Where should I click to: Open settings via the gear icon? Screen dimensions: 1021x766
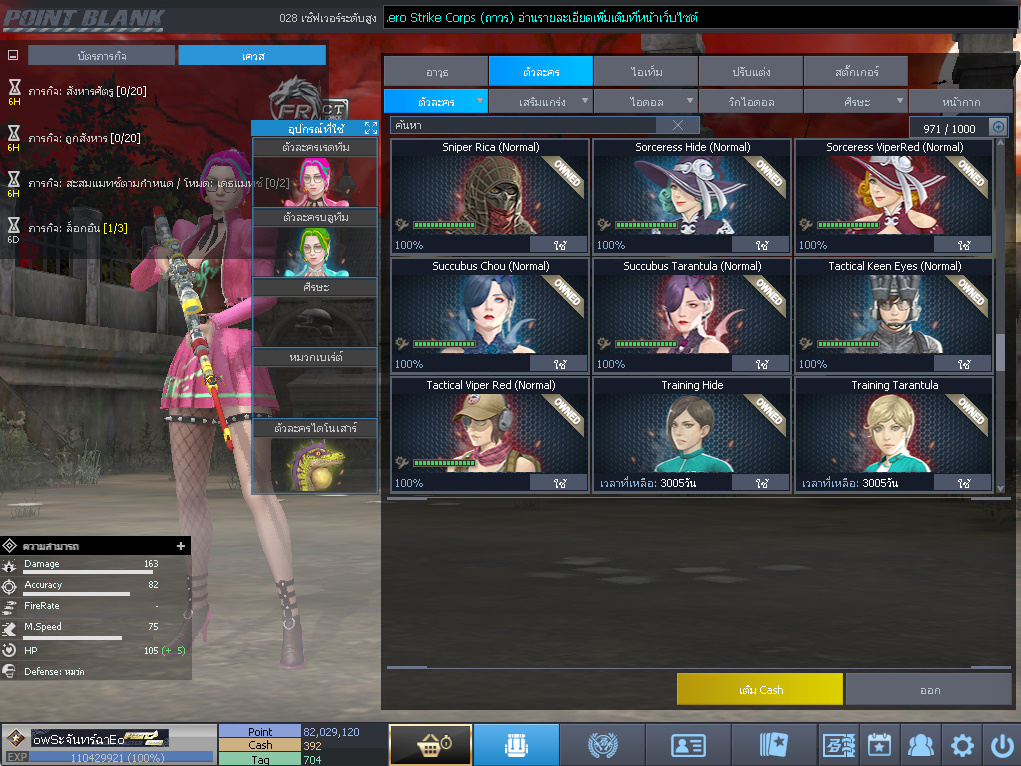click(x=962, y=745)
